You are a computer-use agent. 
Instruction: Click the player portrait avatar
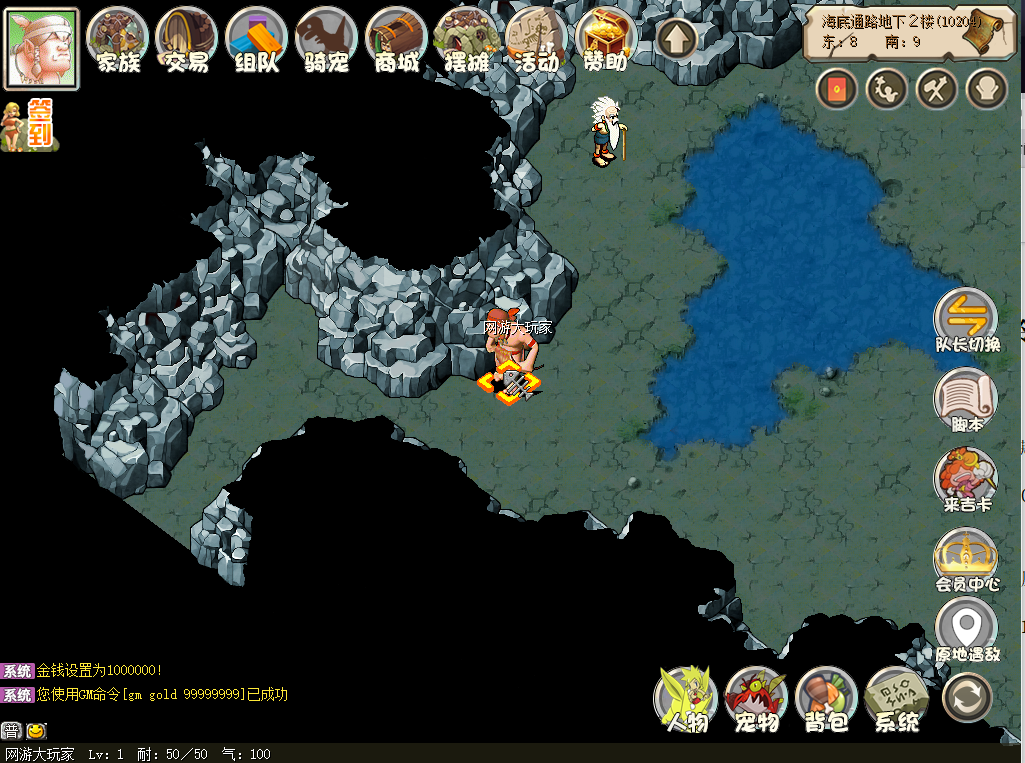41,48
